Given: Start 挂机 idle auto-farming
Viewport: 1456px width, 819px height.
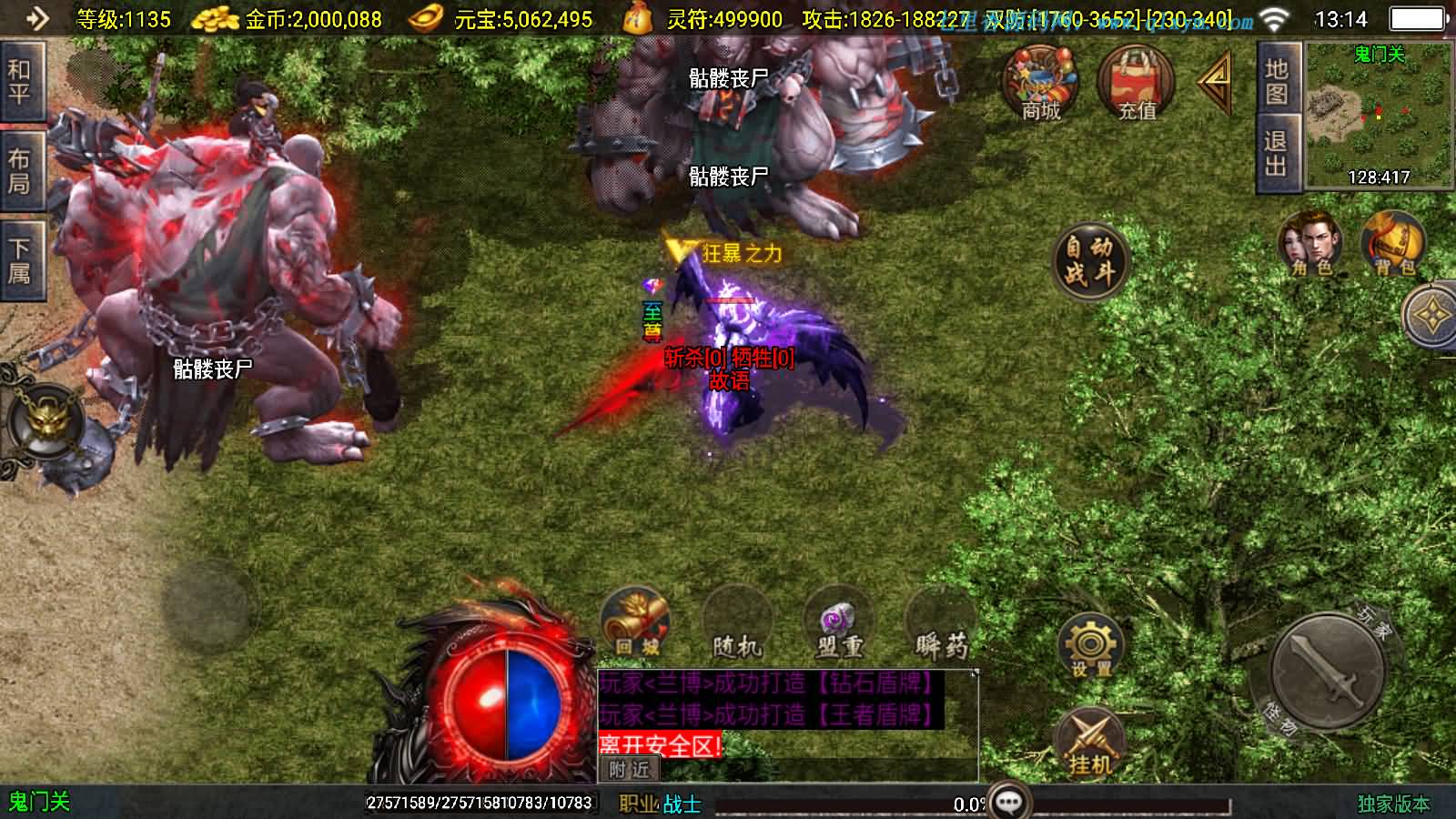Looking at the screenshot, I should tap(1090, 742).
